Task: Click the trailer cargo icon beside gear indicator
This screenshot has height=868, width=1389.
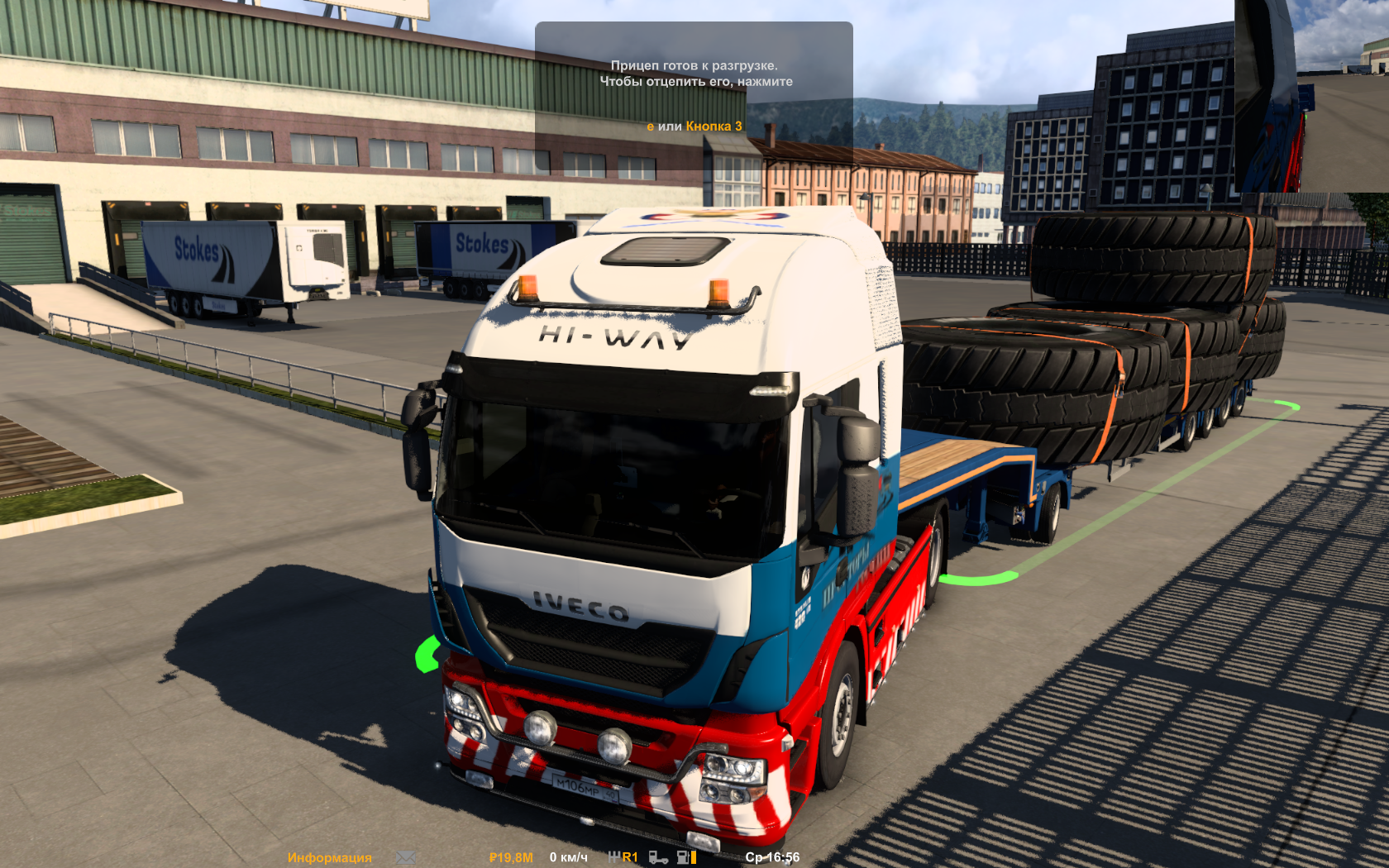Action: click(658, 857)
